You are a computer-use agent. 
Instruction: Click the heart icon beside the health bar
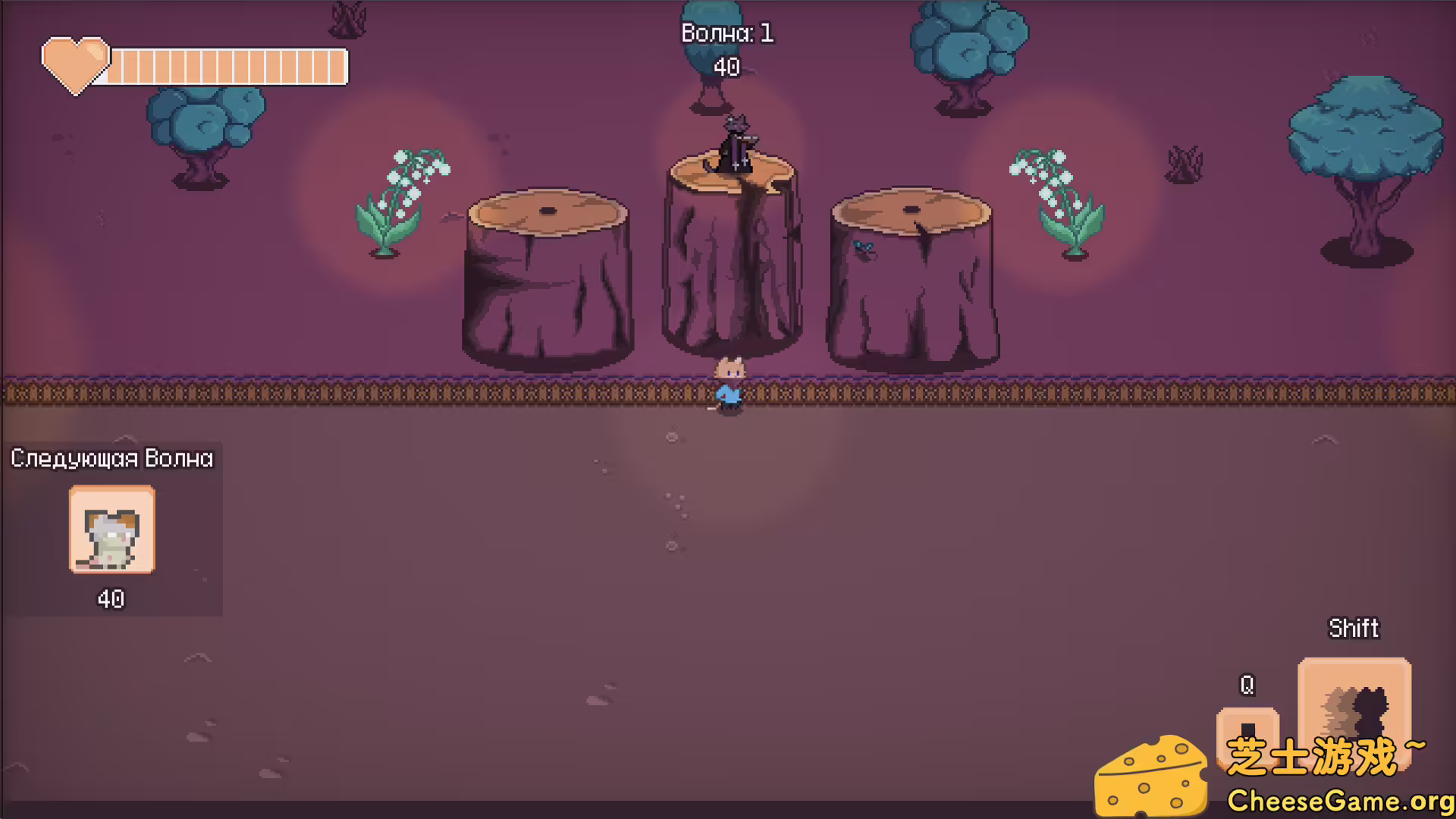[x=77, y=66]
